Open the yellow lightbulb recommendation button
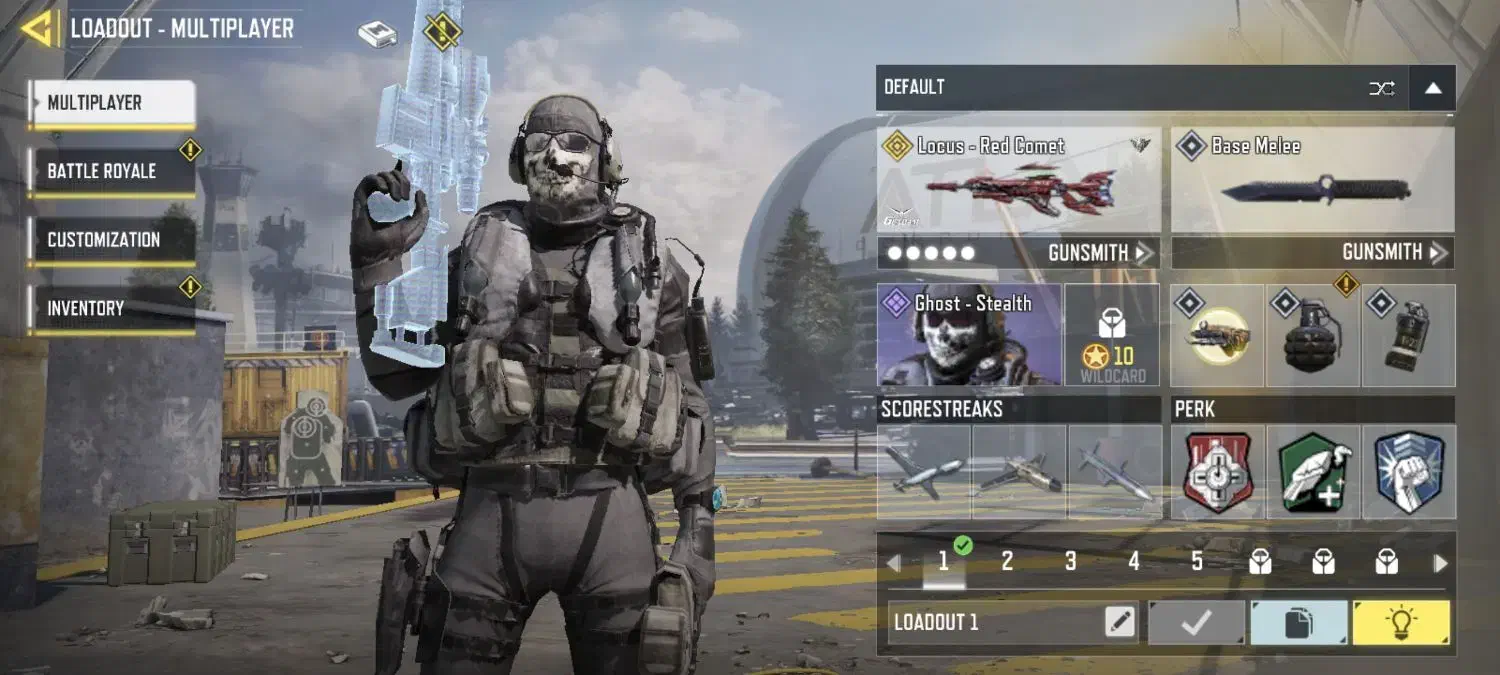This screenshot has height=675, width=1500. click(1400, 623)
